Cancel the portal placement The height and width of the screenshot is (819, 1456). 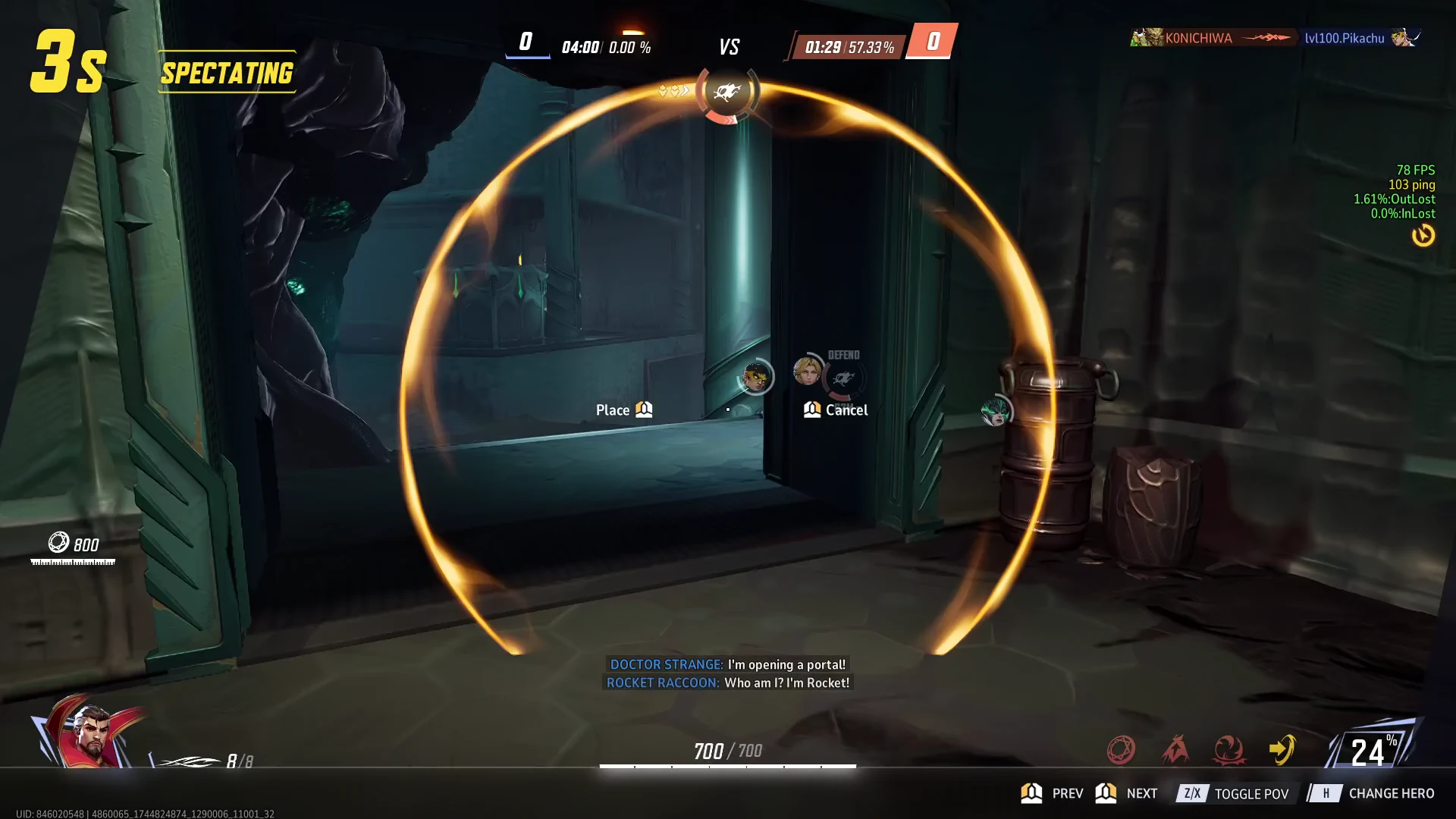point(836,410)
